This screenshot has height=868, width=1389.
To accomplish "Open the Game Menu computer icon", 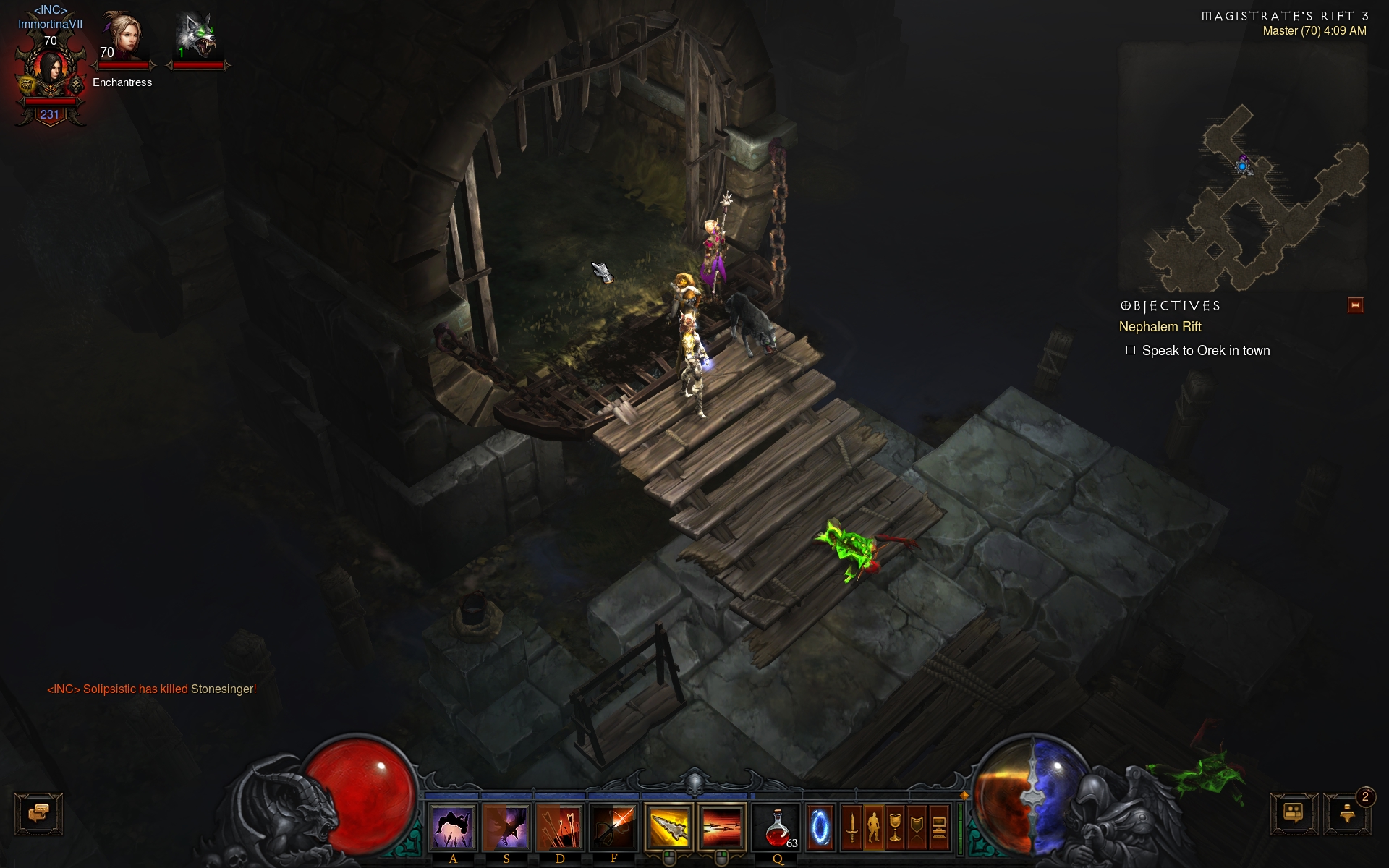I will click(x=938, y=827).
